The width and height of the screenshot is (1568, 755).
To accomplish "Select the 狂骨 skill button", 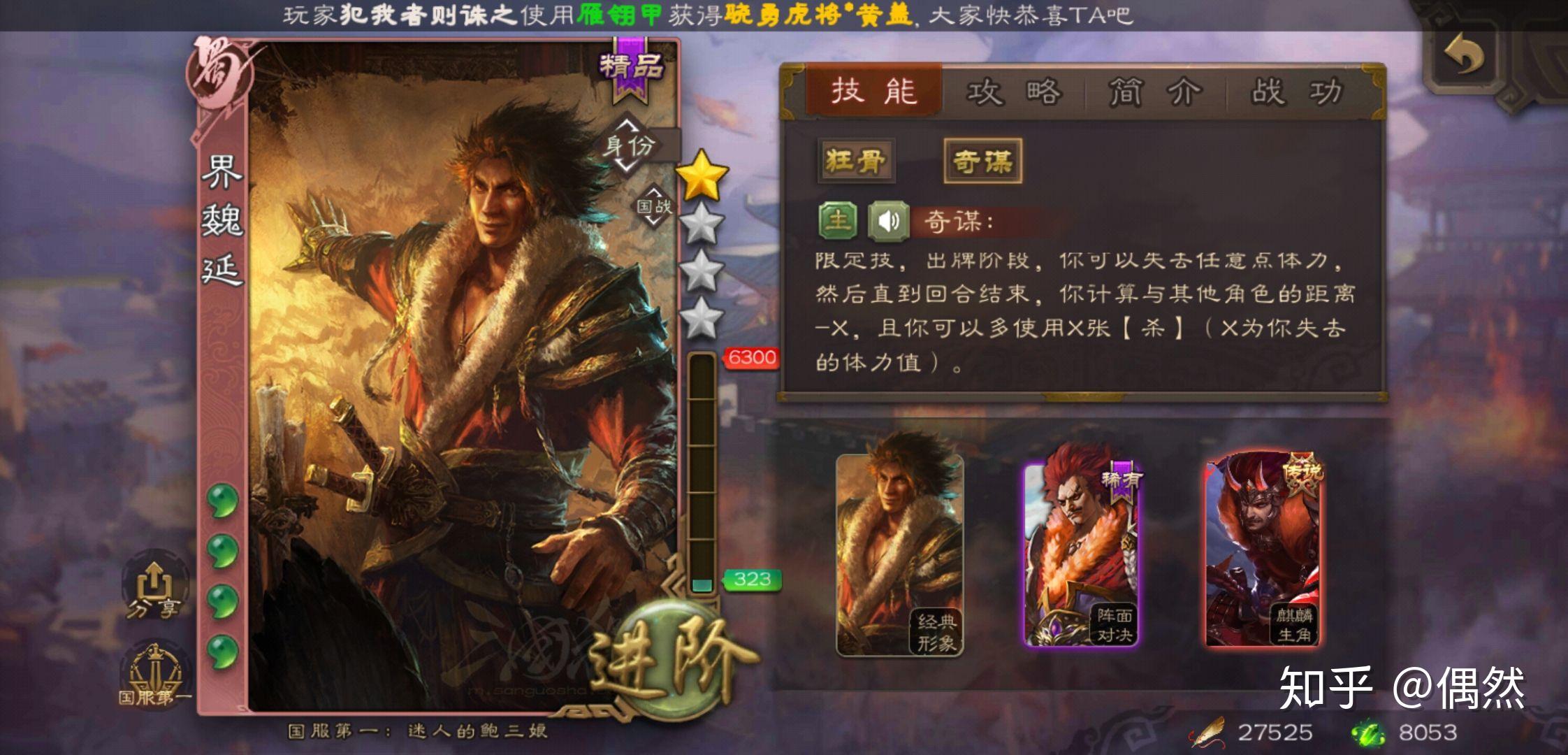I will [855, 160].
